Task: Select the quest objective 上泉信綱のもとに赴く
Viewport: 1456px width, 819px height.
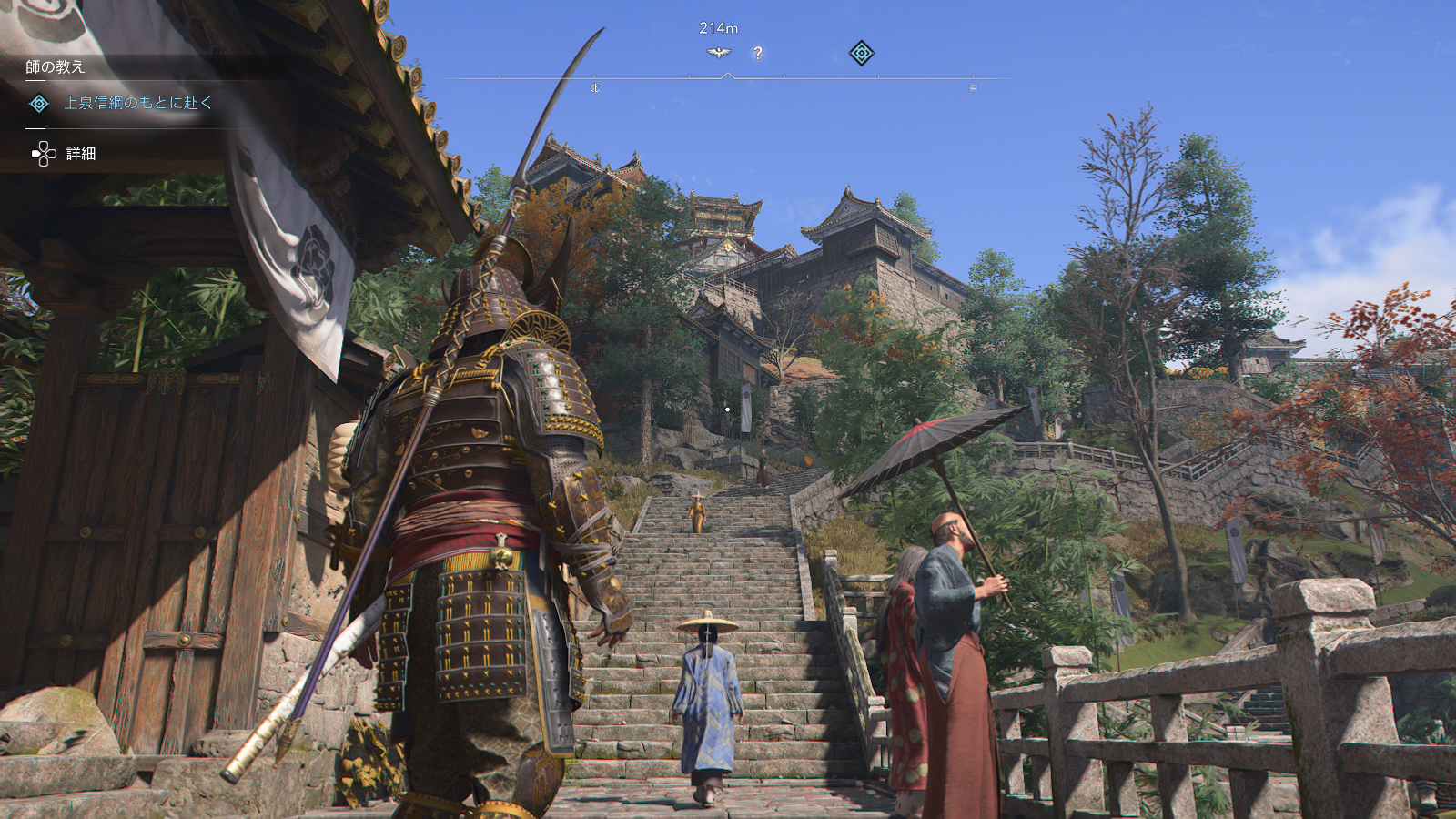Action: [x=137, y=103]
